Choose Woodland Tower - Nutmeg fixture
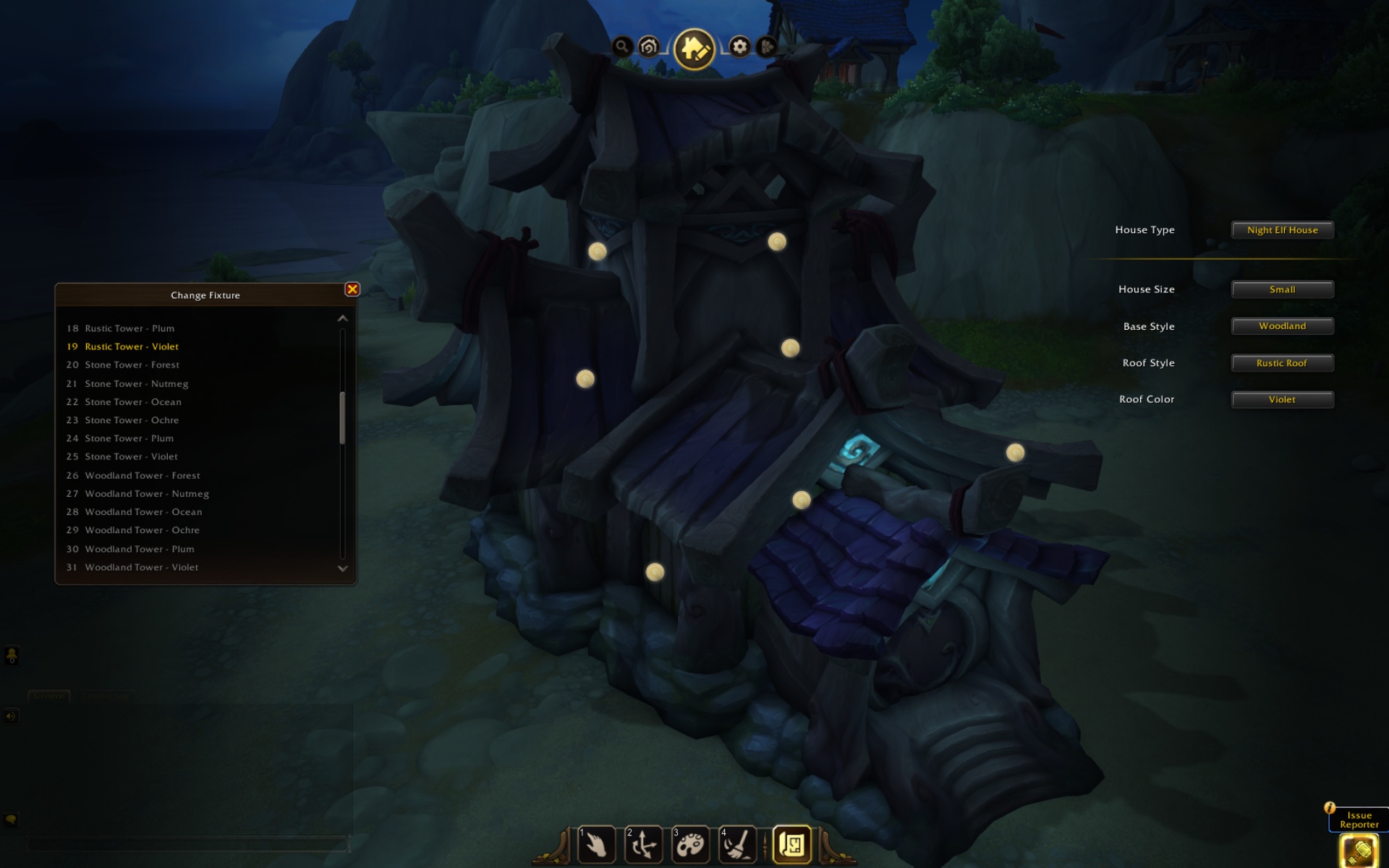This screenshot has width=1389, height=868. (147, 494)
